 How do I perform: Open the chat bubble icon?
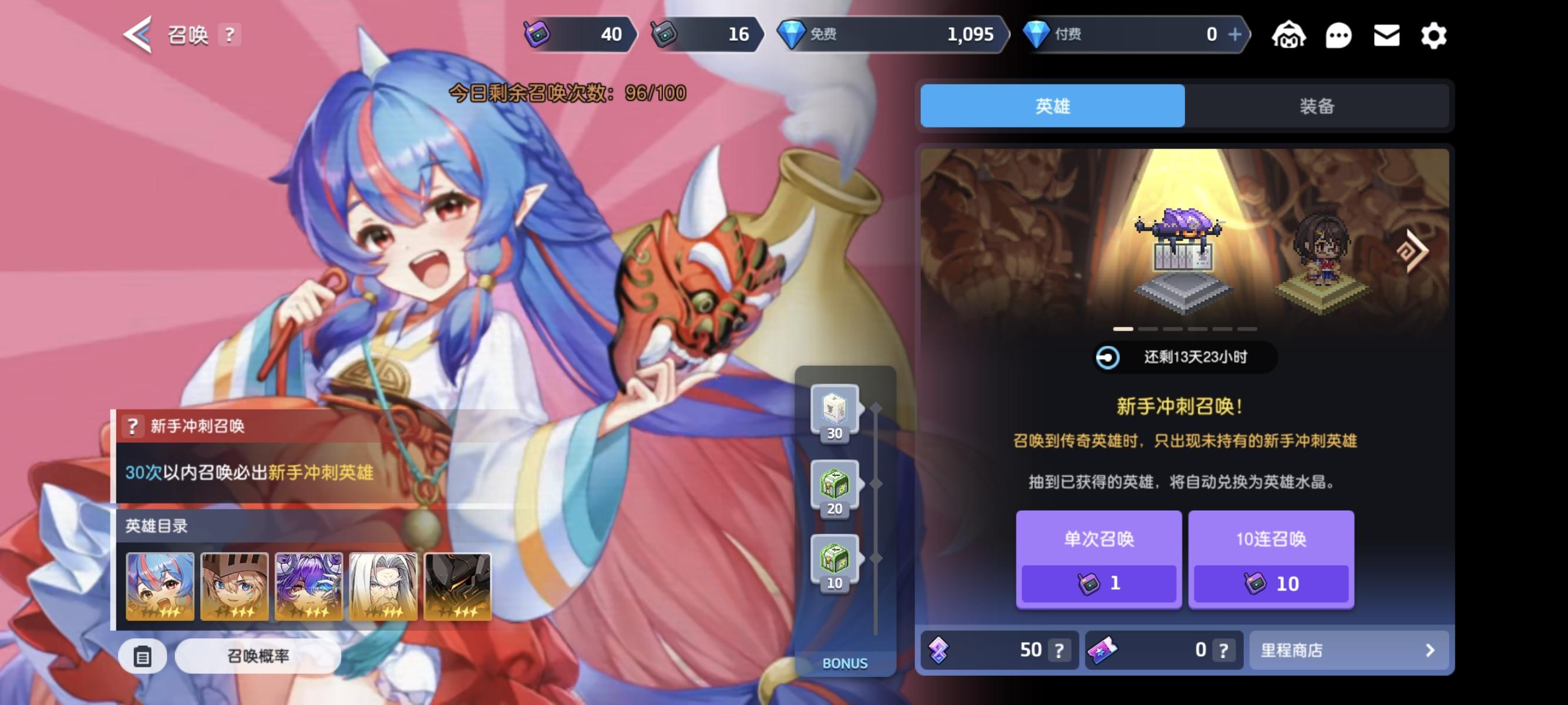click(1338, 36)
